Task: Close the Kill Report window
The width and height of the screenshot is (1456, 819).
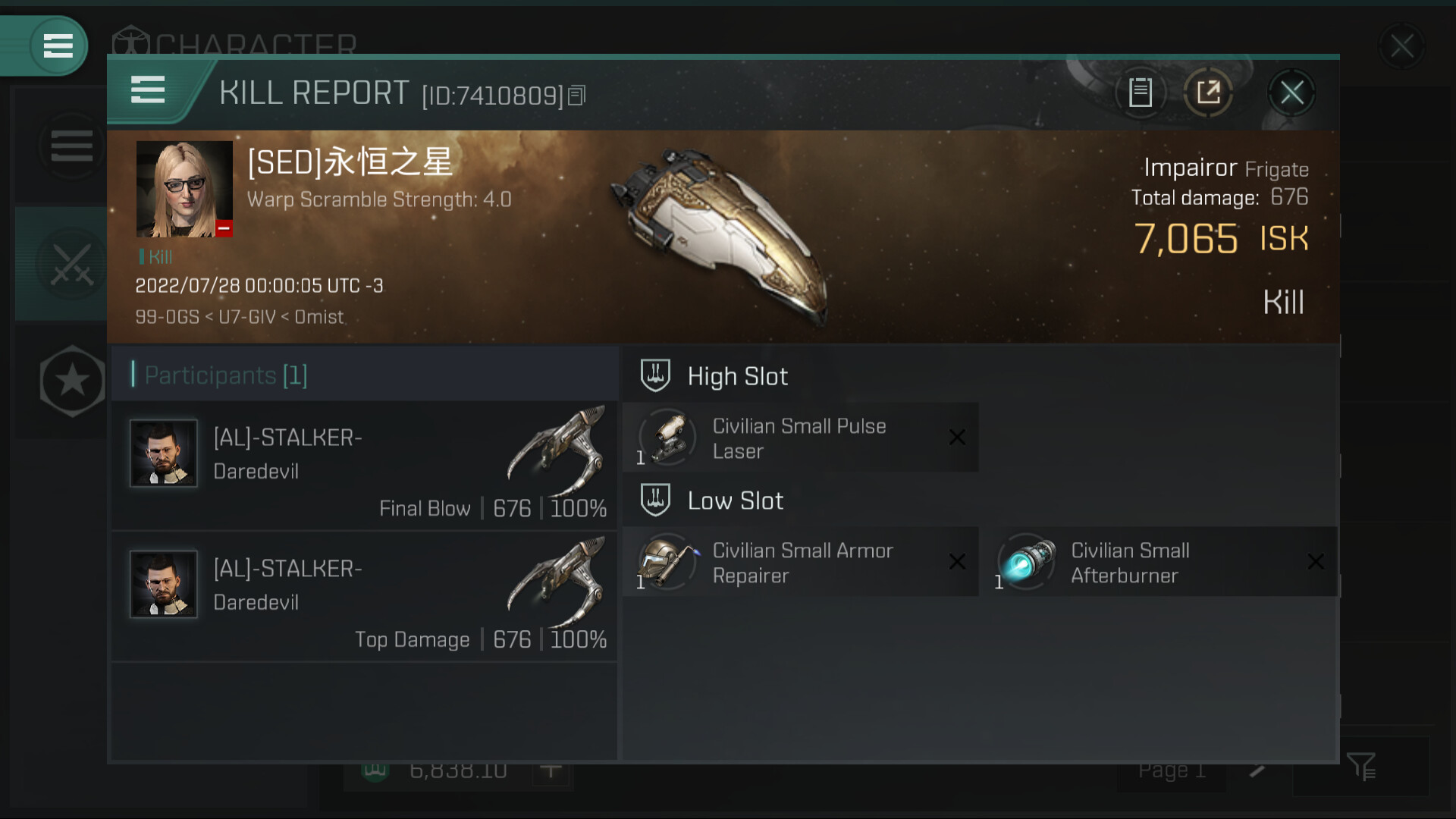Action: [x=1291, y=93]
